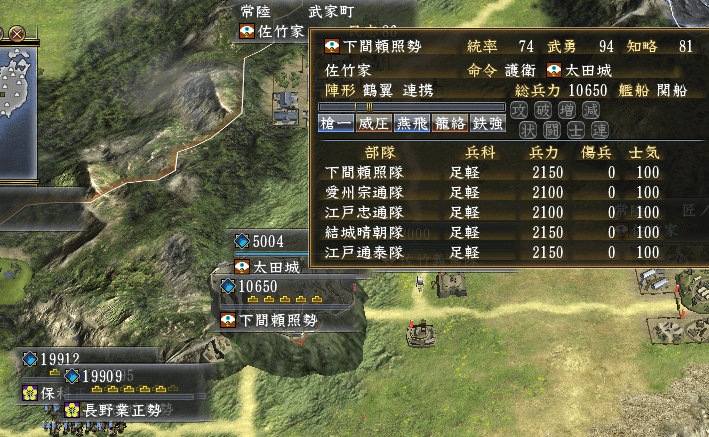Image resolution: width=709 pixels, height=437 pixels.
Task: Choose the 燕飛 tactic button
Action: click(x=409, y=124)
